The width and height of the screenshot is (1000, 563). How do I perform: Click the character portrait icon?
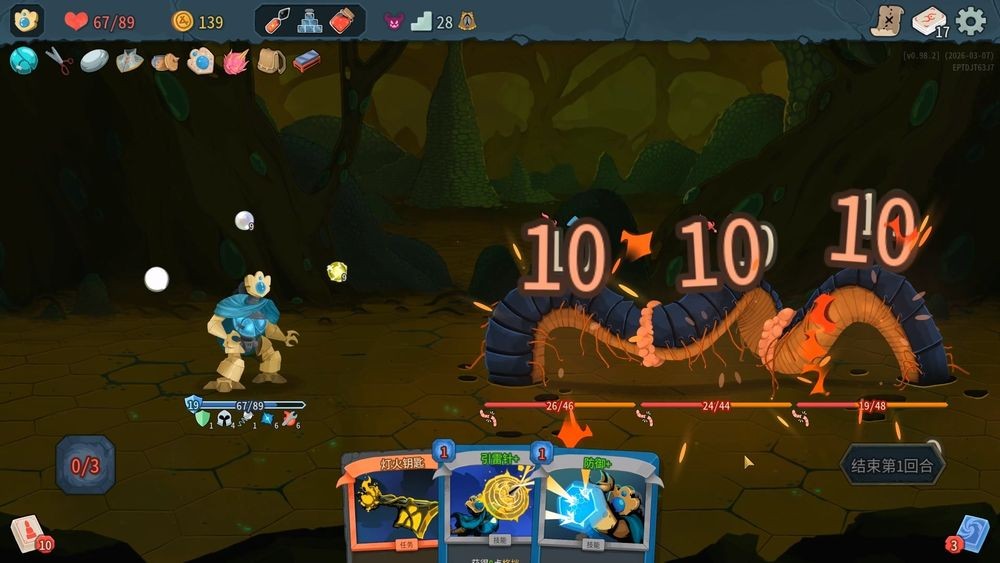pos(26,21)
